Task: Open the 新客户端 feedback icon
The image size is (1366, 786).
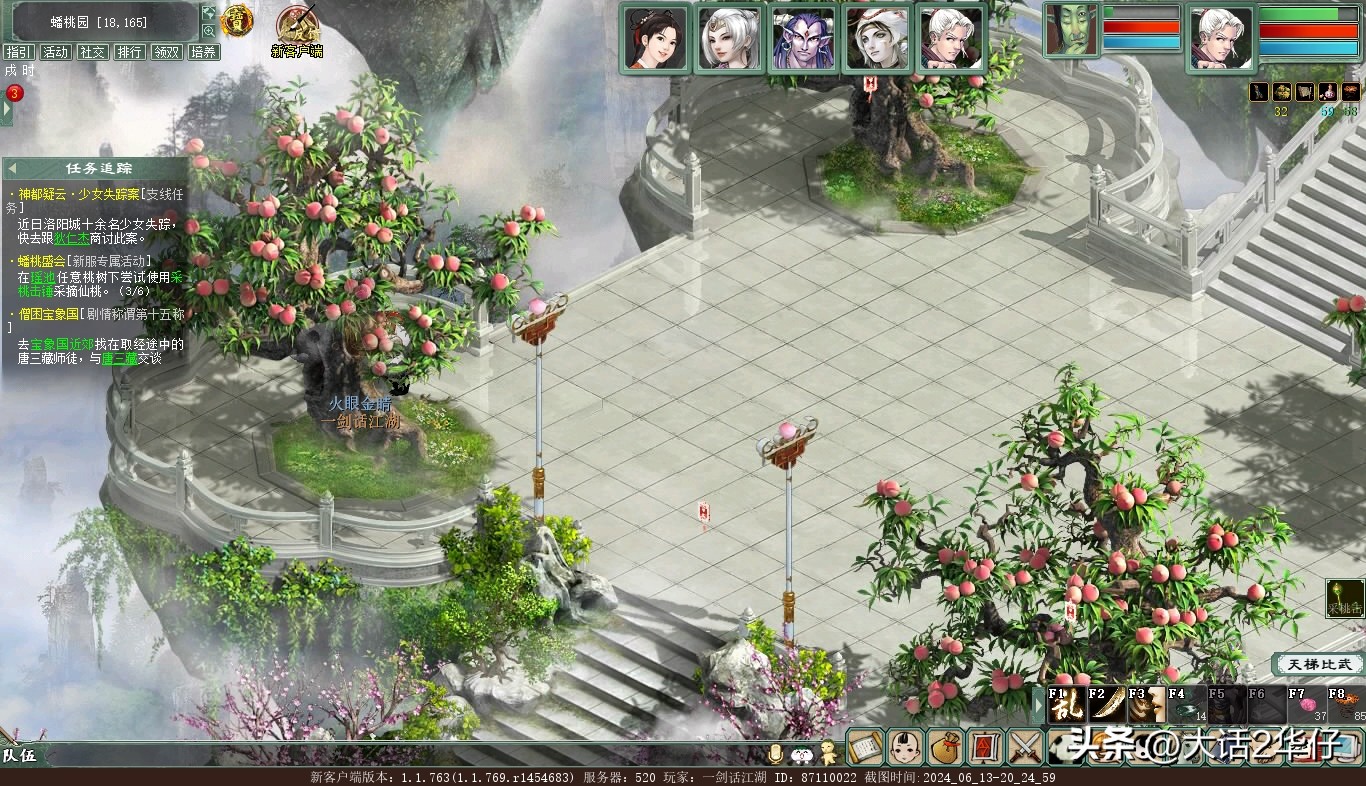Action: (296, 25)
